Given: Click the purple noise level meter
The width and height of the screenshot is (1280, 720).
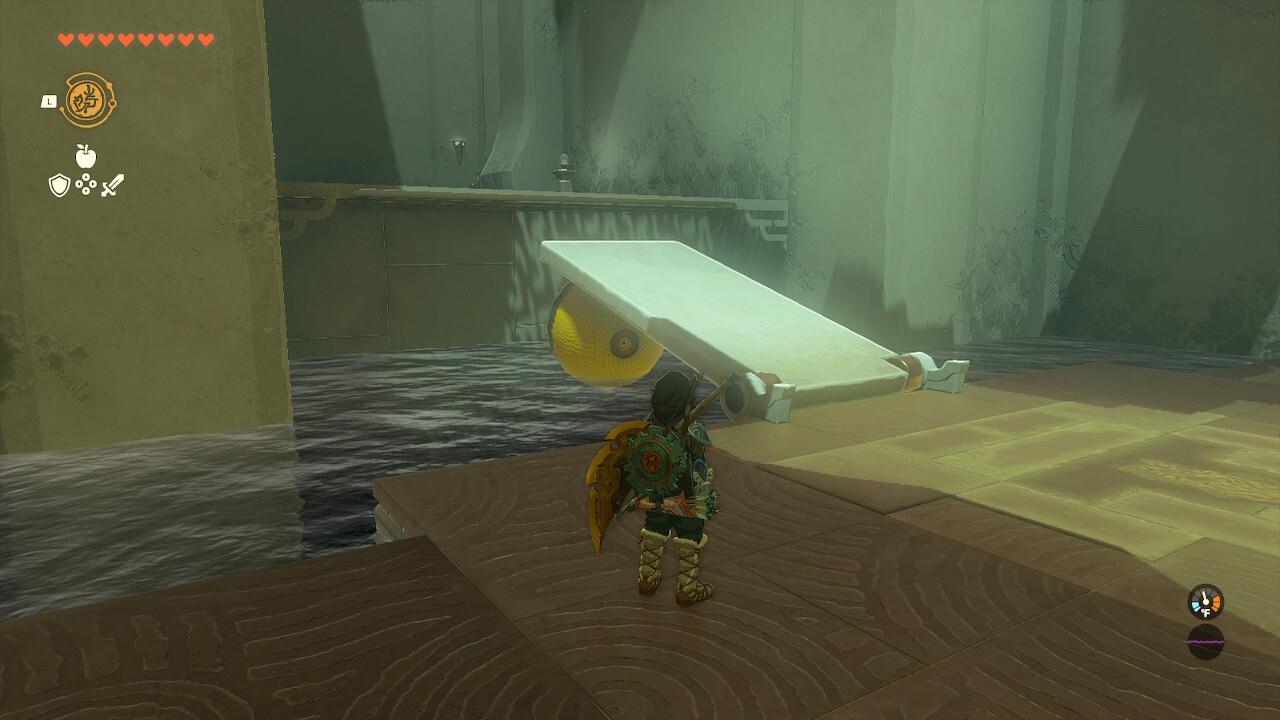Looking at the screenshot, I should tap(1204, 641).
